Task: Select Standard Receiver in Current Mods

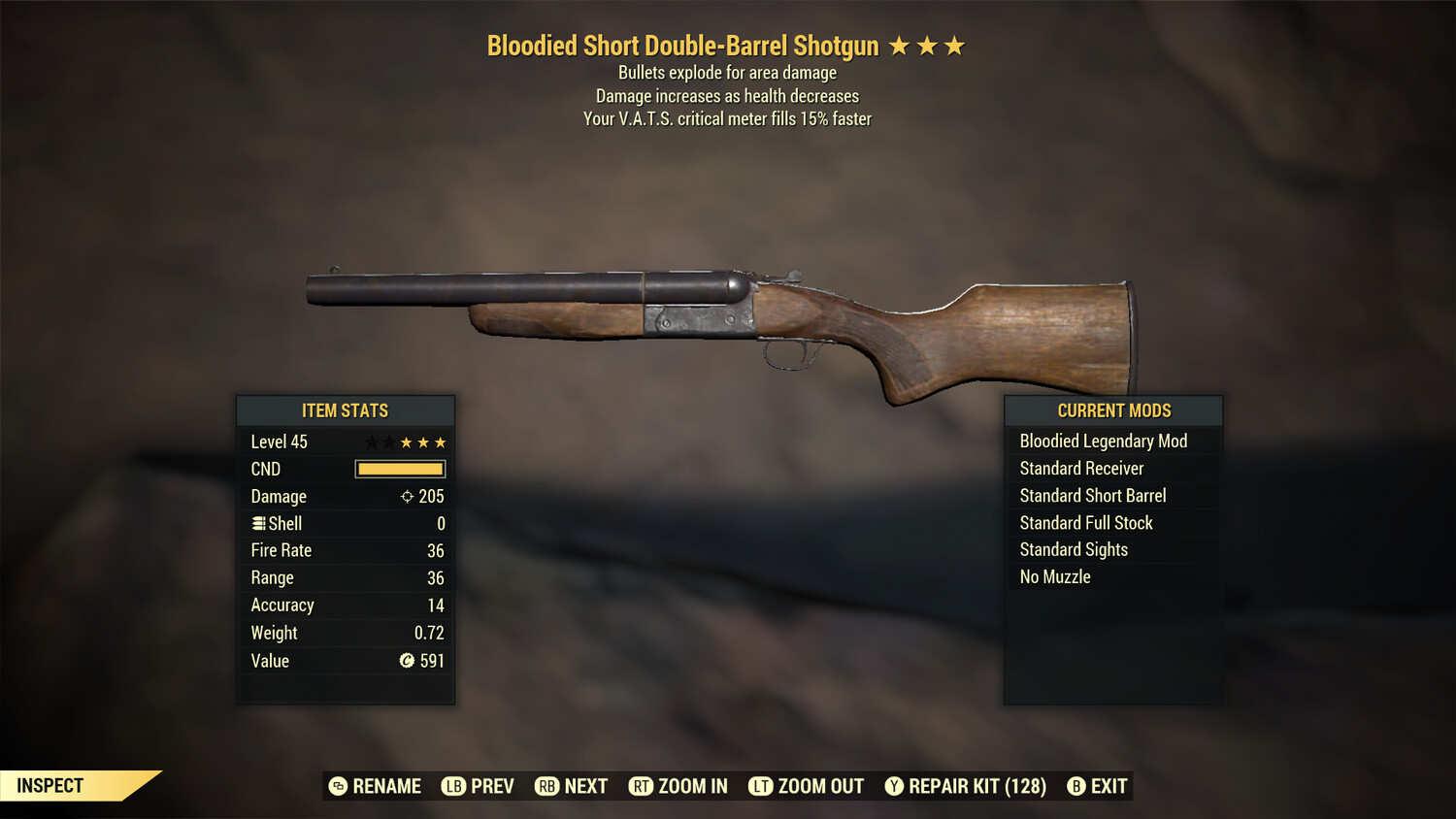Action: (x=1081, y=468)
